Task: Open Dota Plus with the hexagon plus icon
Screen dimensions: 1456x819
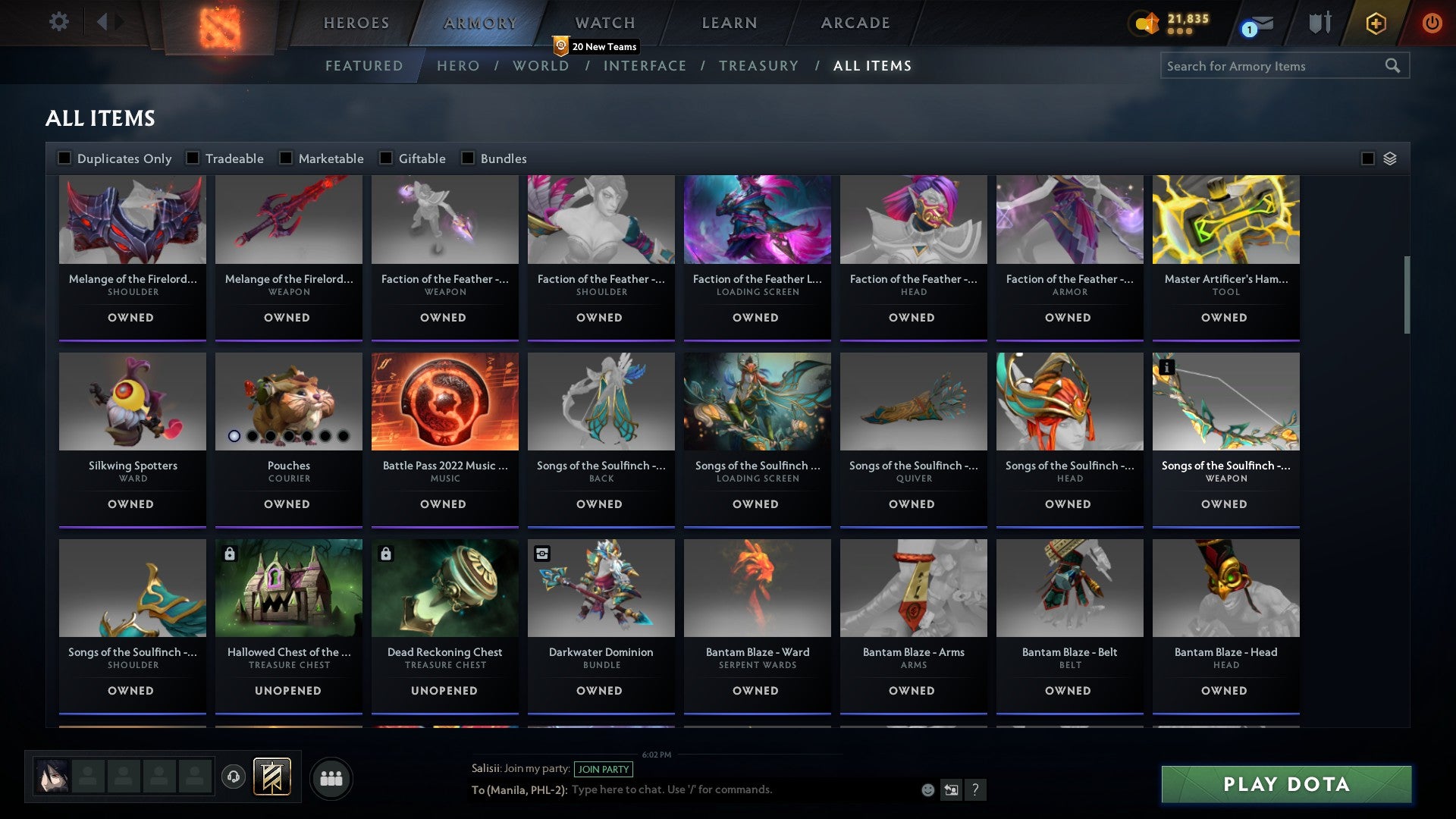Action: 1375,22
